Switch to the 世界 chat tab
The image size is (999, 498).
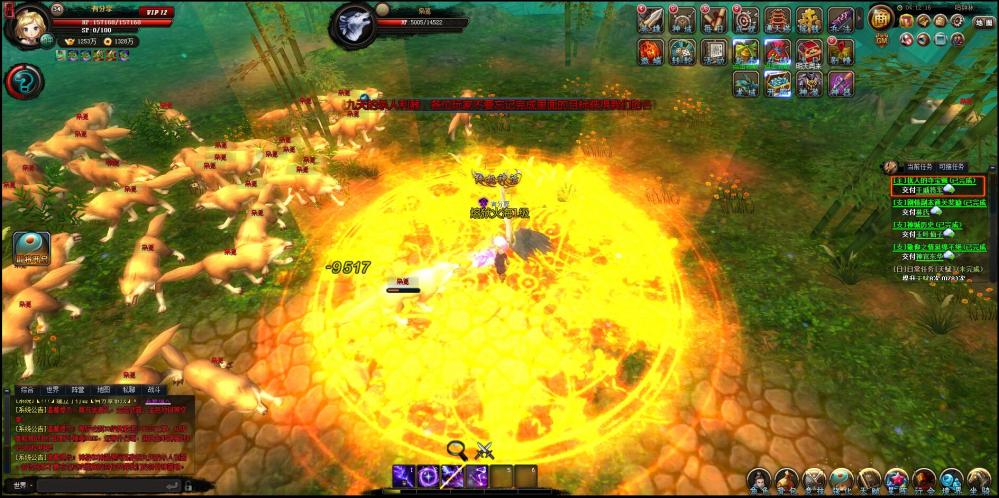52,389
